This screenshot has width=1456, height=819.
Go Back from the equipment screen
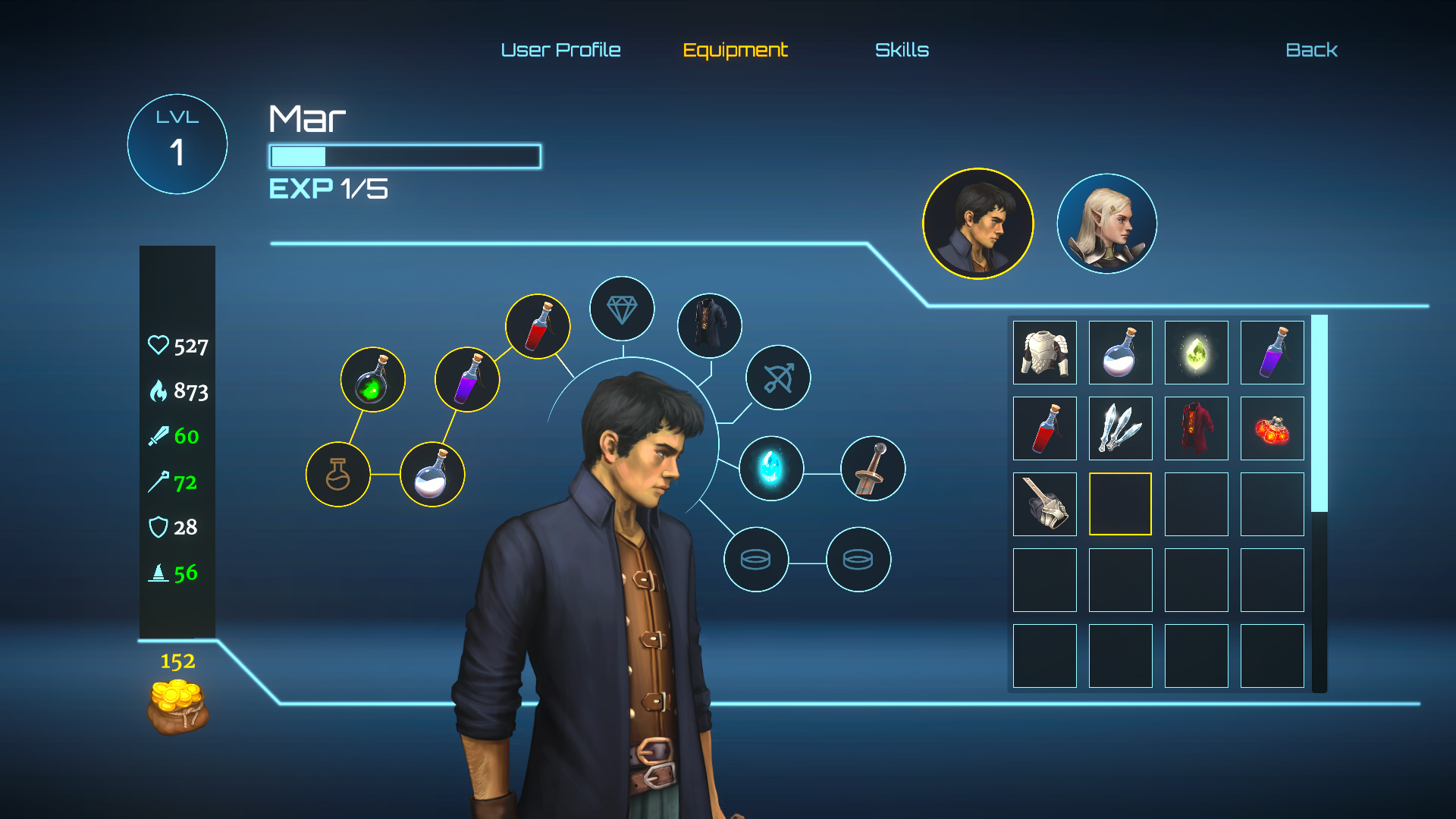click(x=1311, y=50)
